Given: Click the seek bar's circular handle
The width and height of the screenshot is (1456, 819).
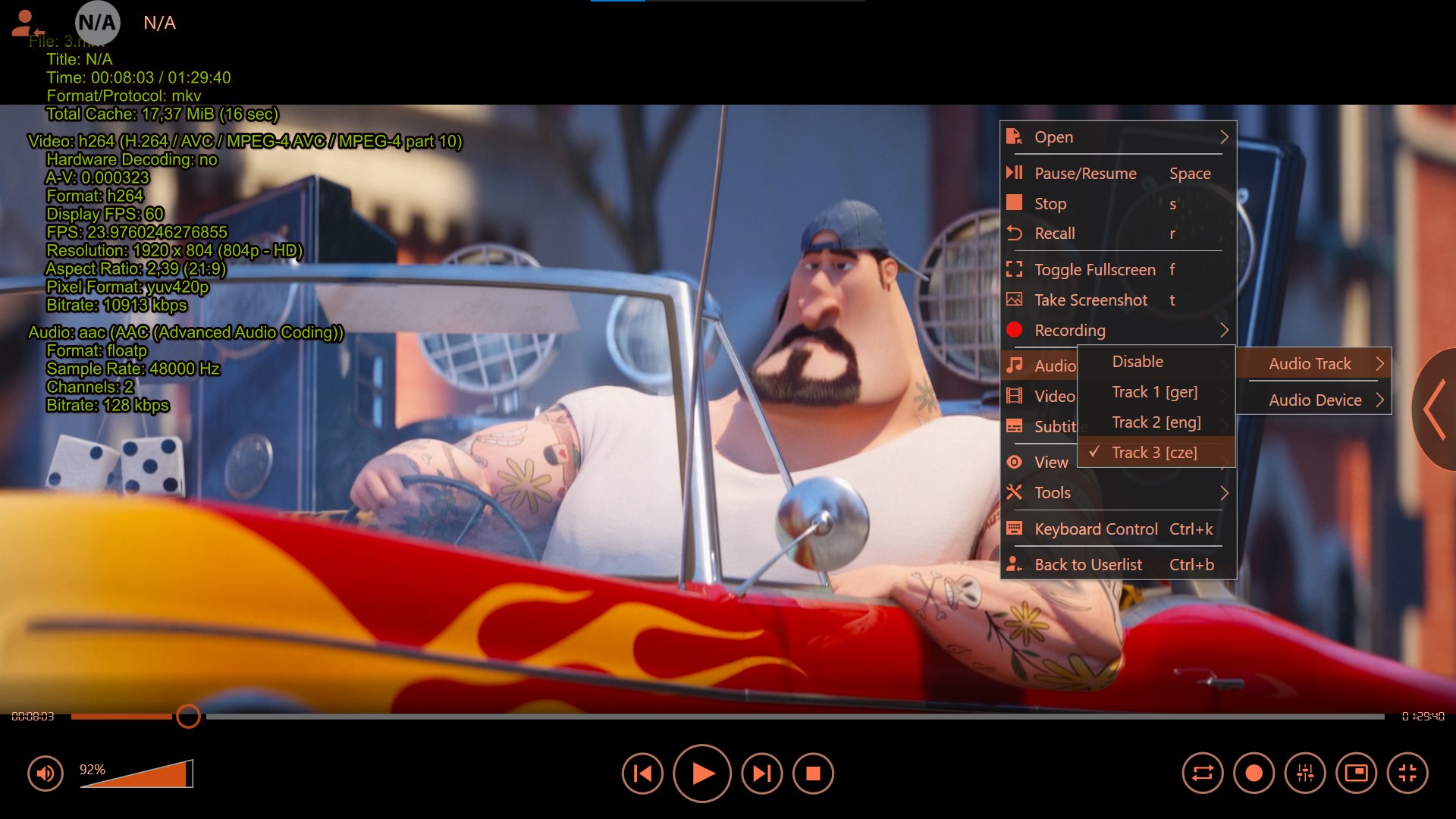Looking at the screenshot, I should 188,716.
